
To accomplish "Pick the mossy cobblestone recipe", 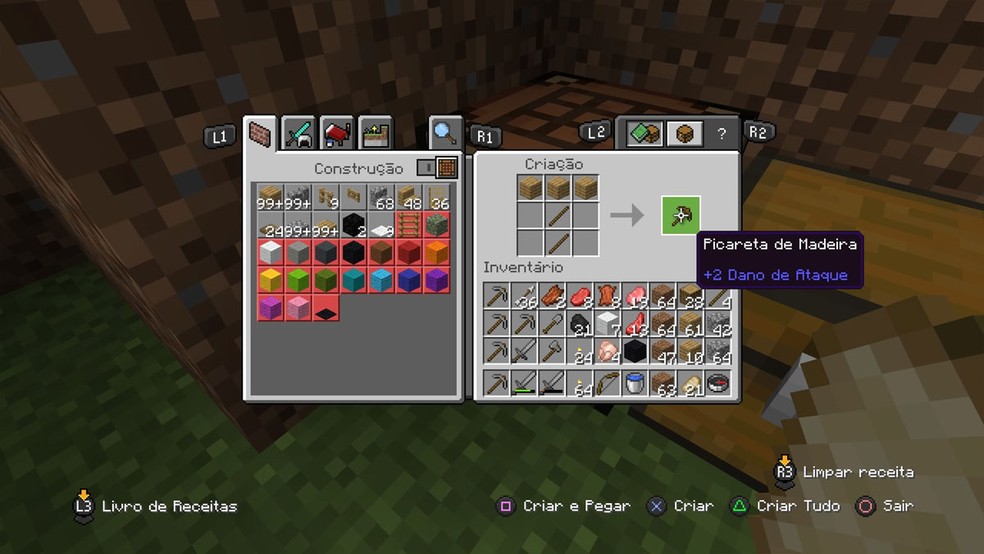I will tap(438, 224).
